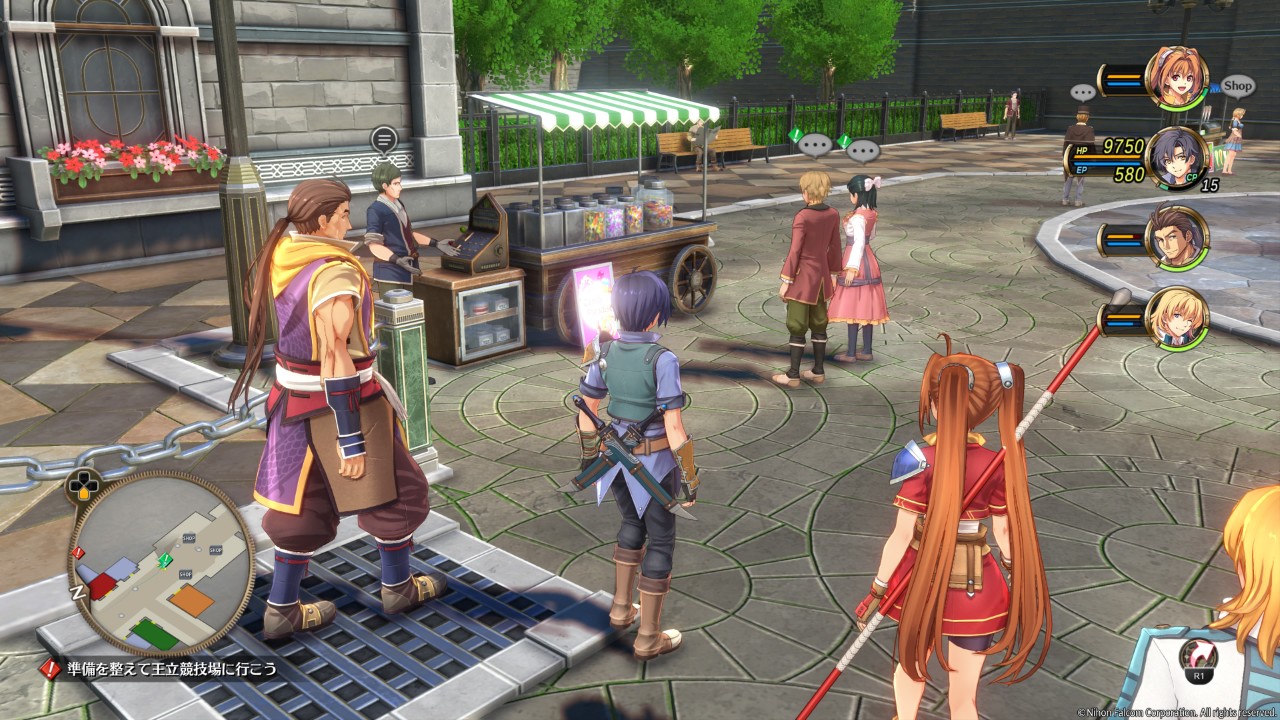Select the speech bubble above the blond boy
Viewport: 1280px width, 720px height.
[815, 146]
